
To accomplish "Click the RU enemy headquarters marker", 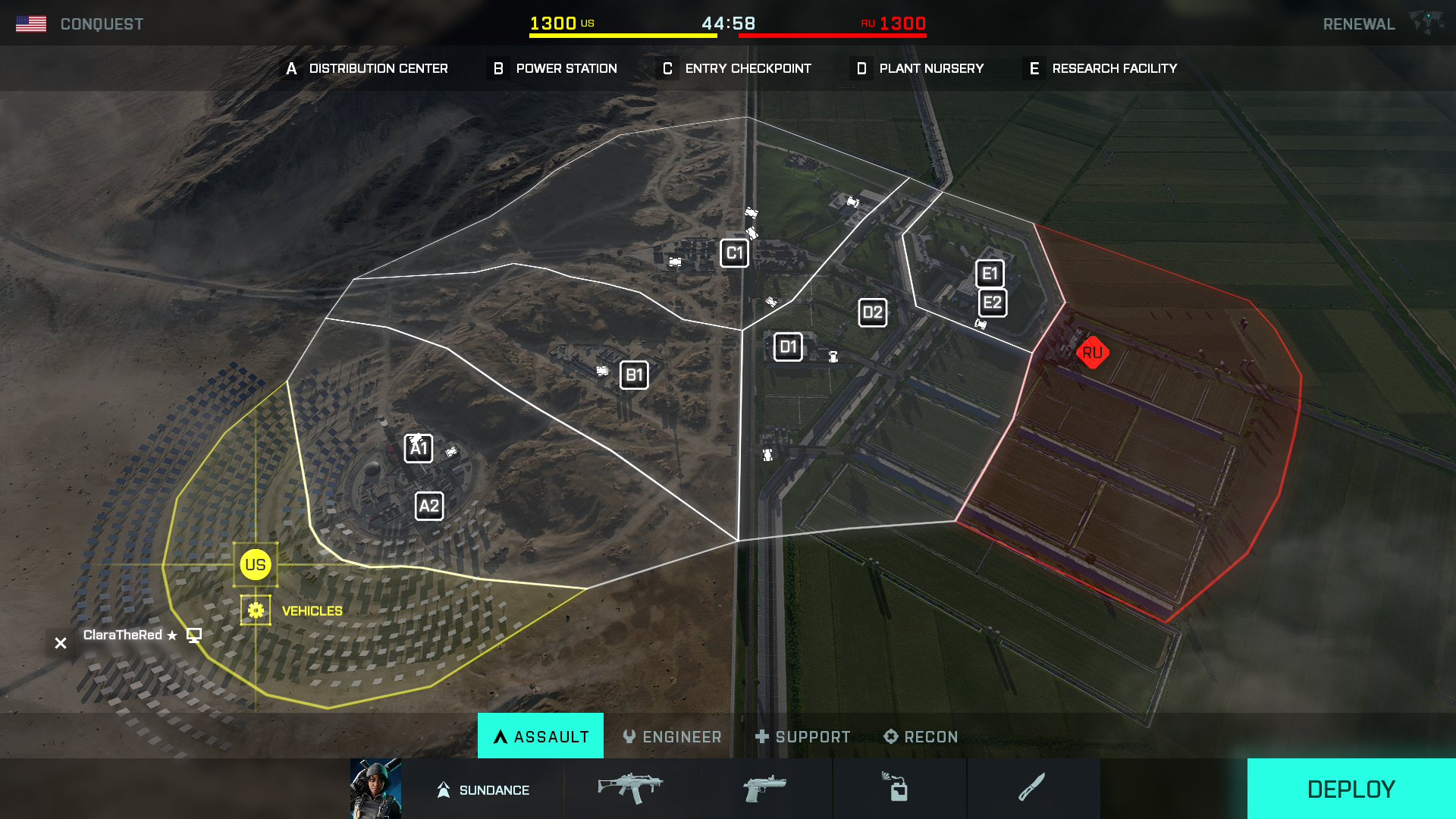I will click(x=1092, y=353).
